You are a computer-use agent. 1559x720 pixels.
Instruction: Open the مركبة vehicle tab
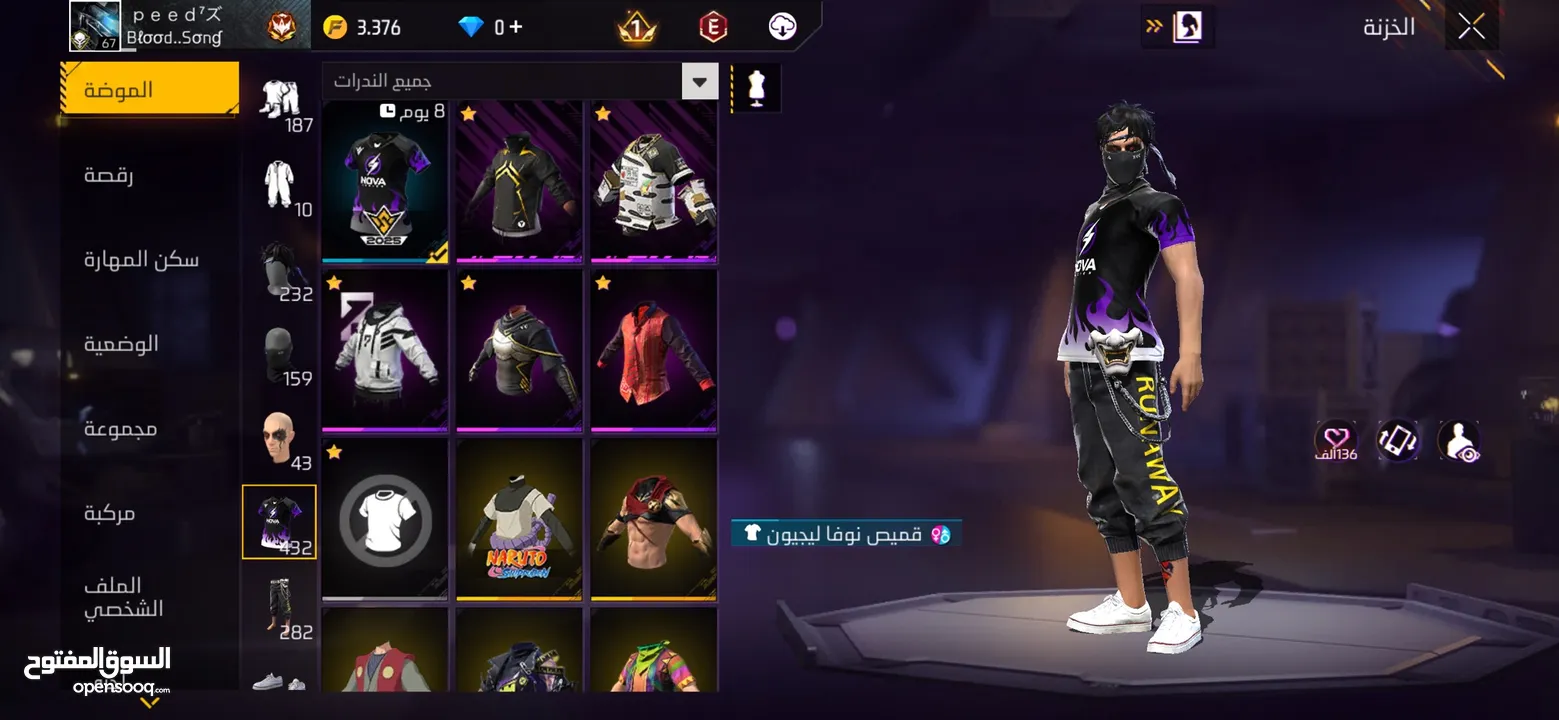point(109,513)
